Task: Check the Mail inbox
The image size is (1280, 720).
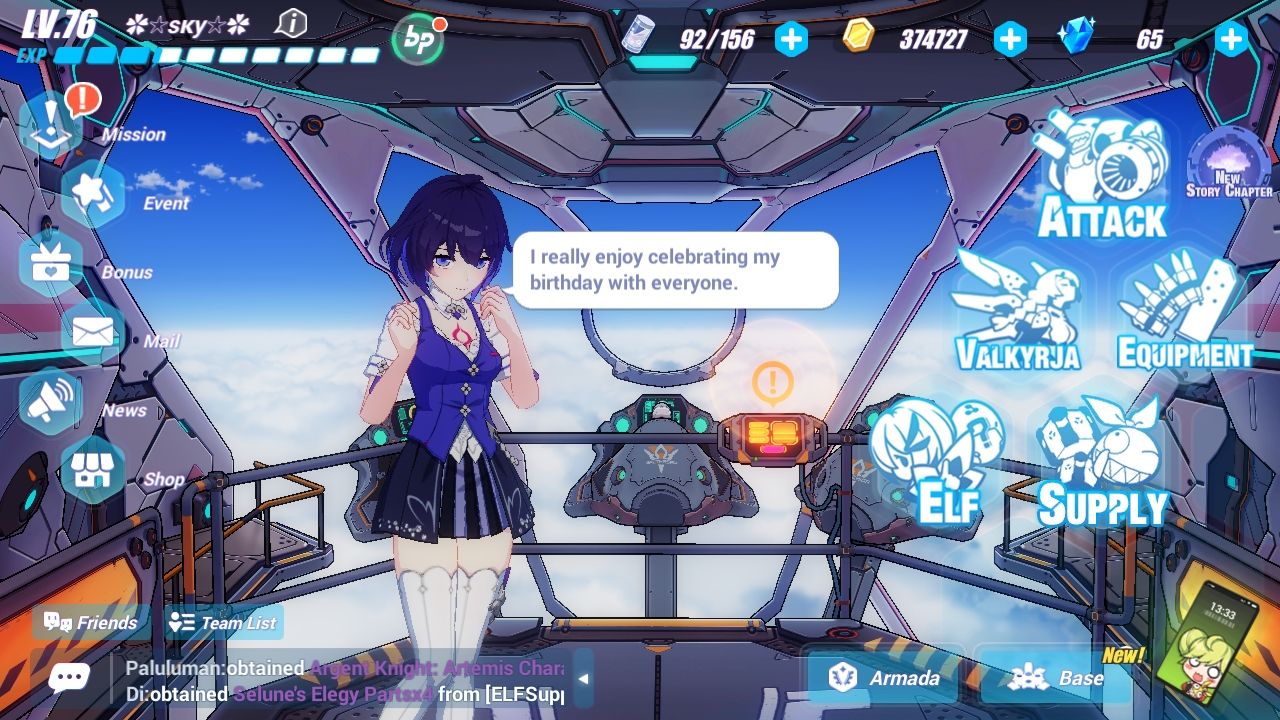Action: pos(93,332)
